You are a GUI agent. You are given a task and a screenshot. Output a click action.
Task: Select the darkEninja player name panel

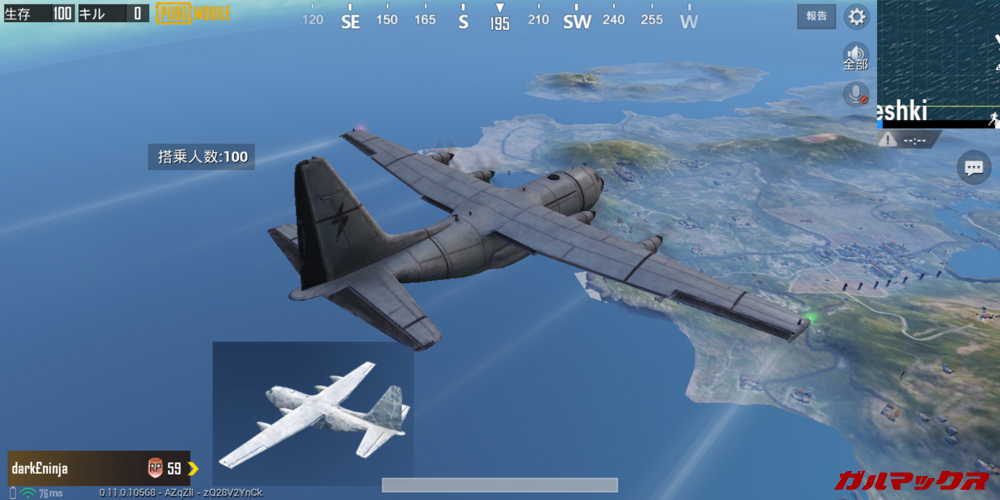[72, 468]
